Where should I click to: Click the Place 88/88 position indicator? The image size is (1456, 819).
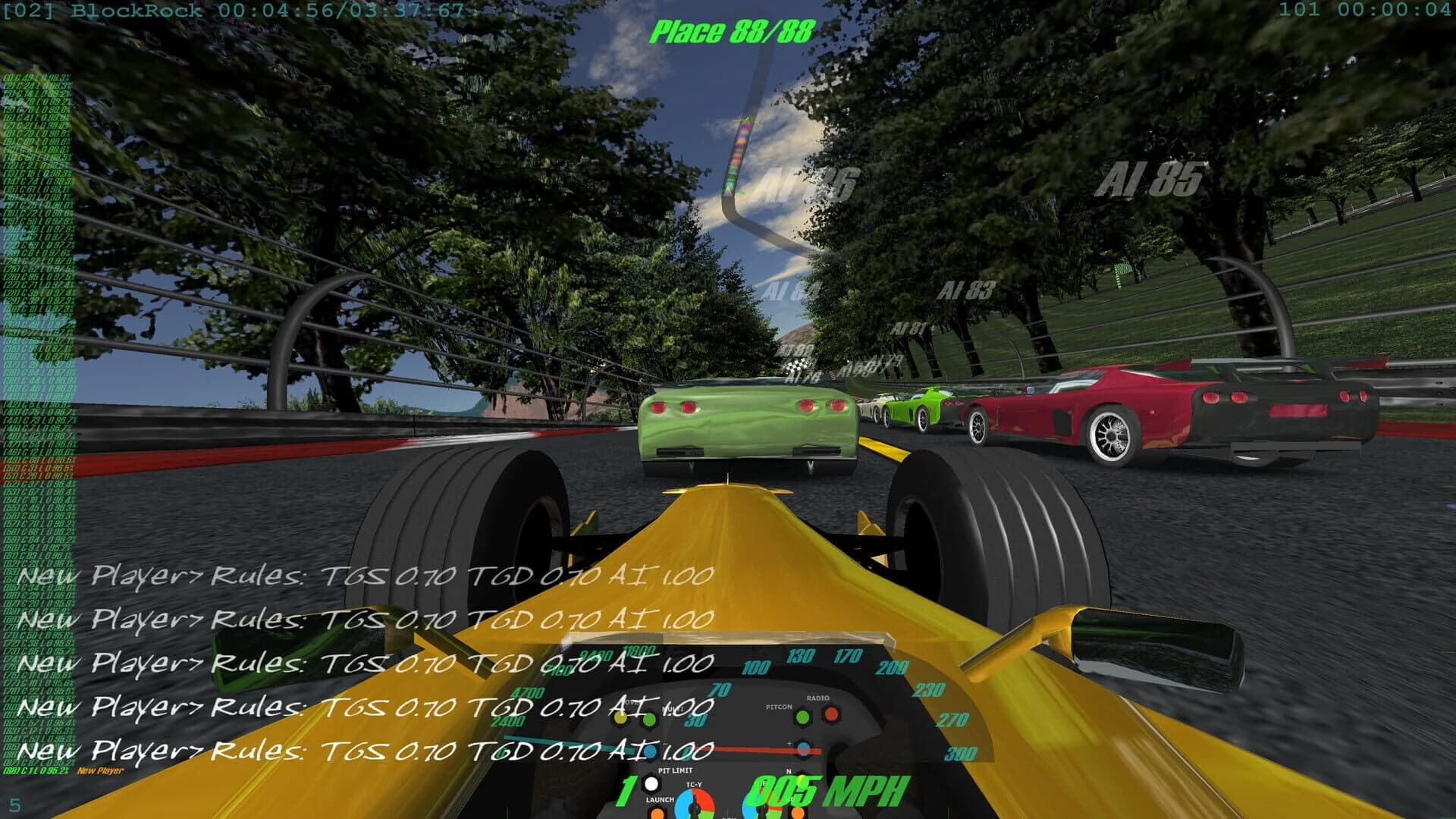(x=732, y=32)
